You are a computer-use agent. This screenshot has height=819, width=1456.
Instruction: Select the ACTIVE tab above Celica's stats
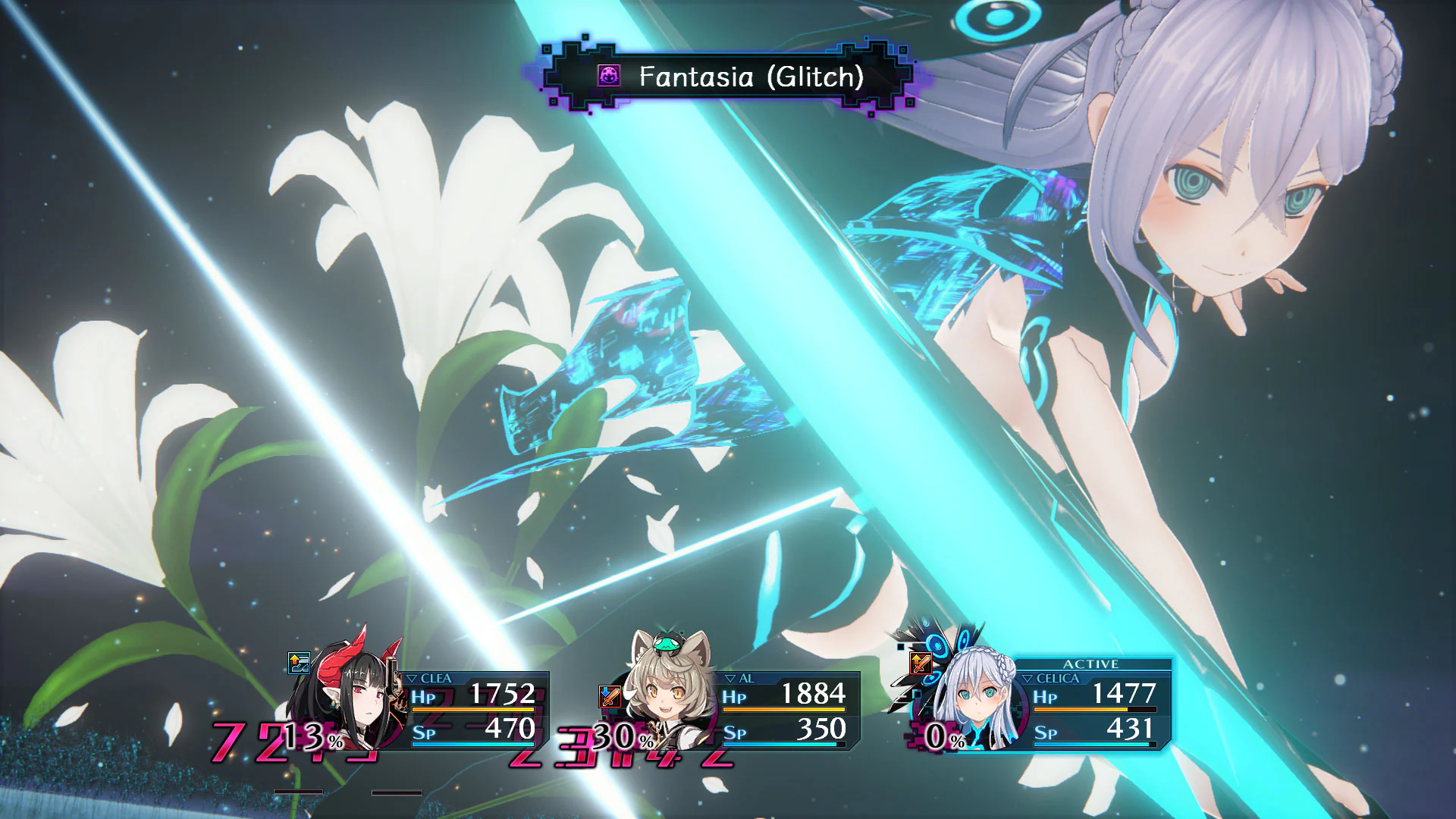(x=1093, y=663)
